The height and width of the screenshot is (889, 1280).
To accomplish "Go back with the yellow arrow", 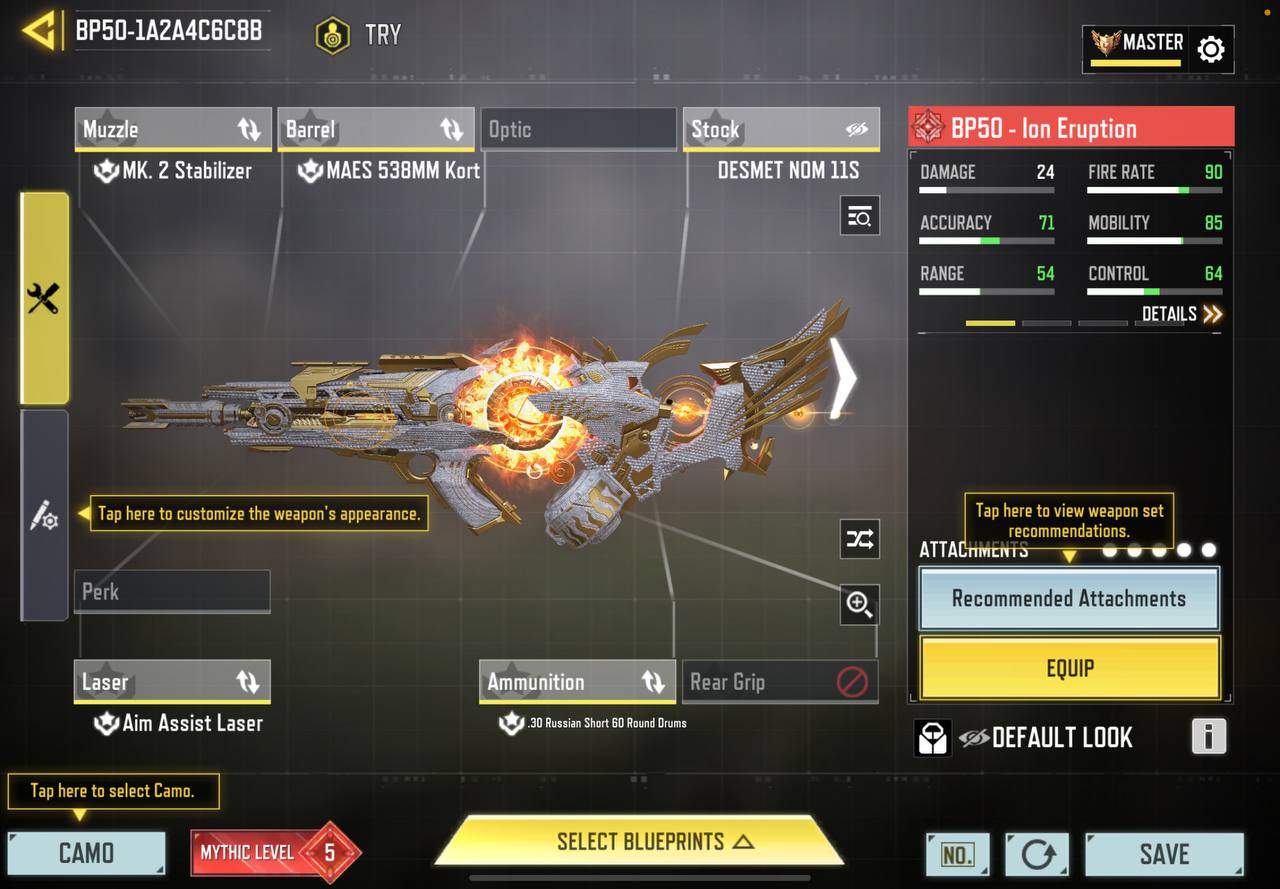I will [38, 31].
